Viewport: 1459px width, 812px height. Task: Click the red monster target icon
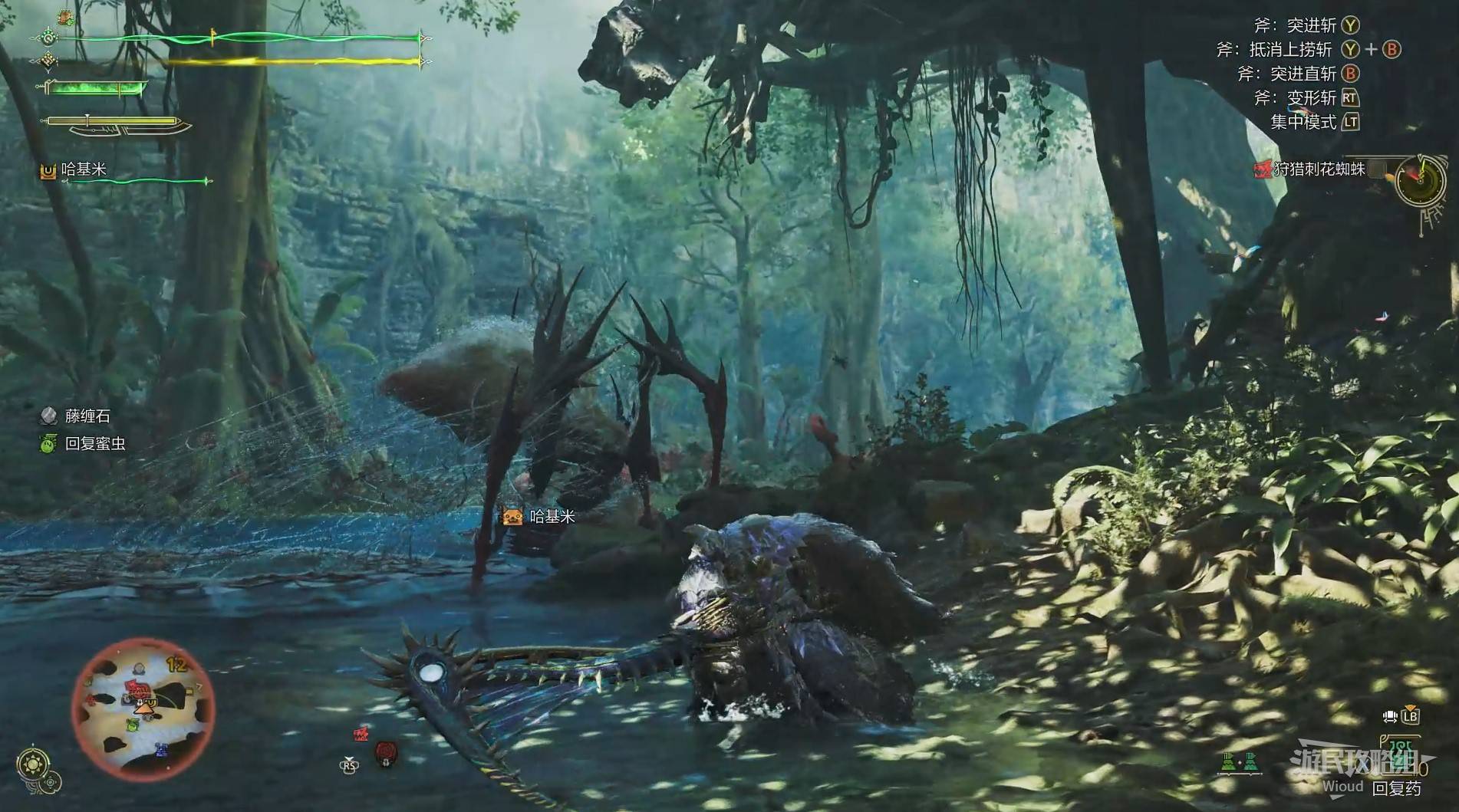click(386, 753)
